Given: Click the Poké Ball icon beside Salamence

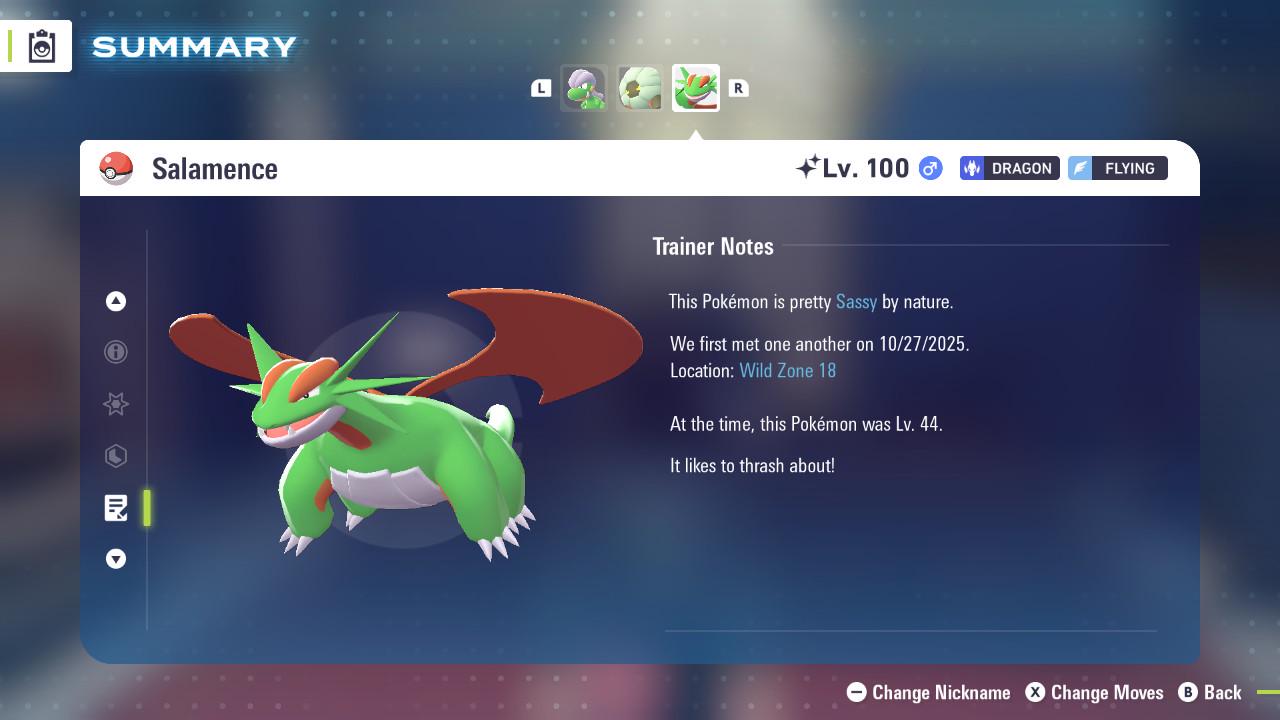Looking at the screenshot, I should click(x=116, y=168).
